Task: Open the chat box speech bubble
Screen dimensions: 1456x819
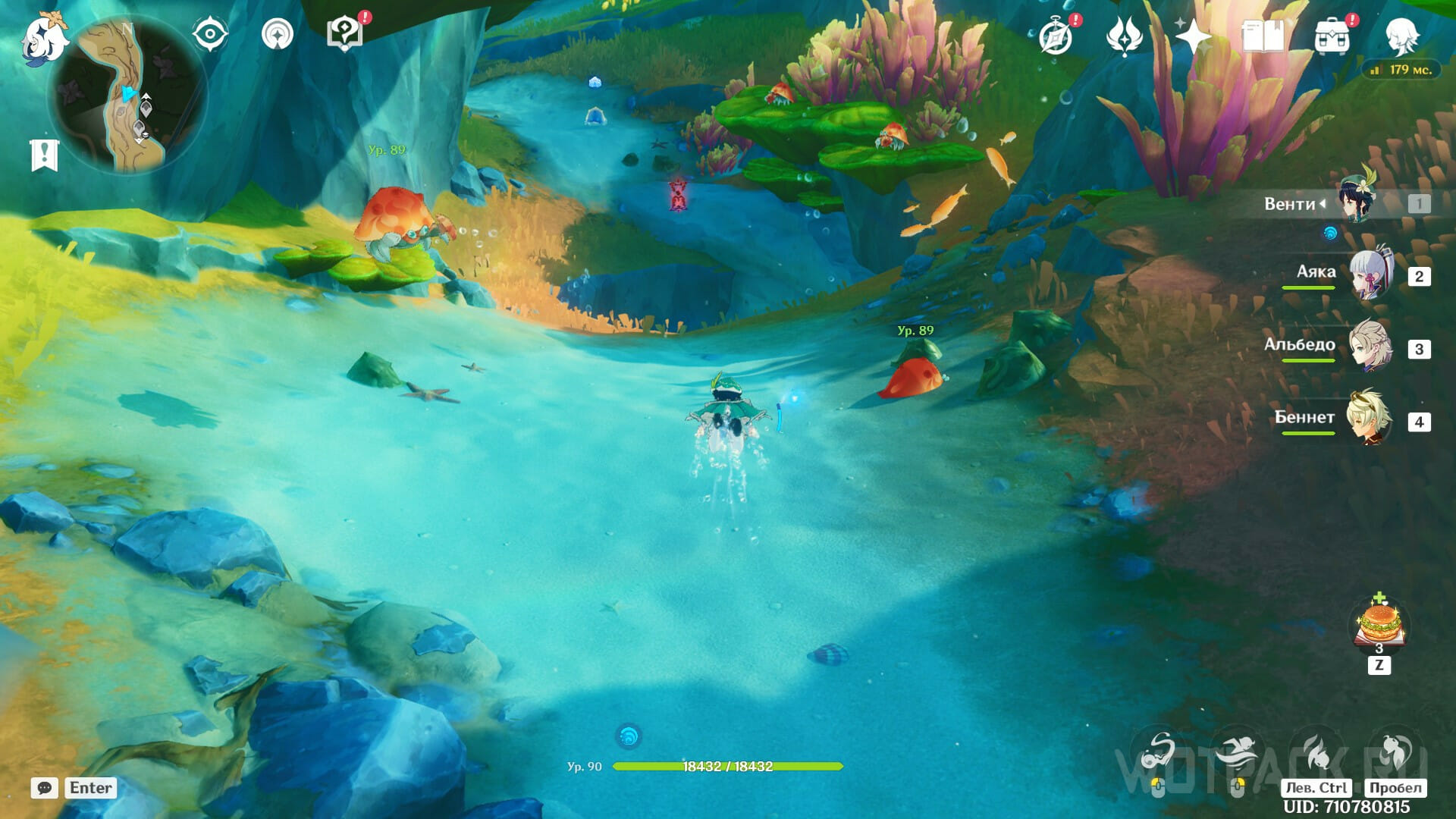Action: [45, 788]
